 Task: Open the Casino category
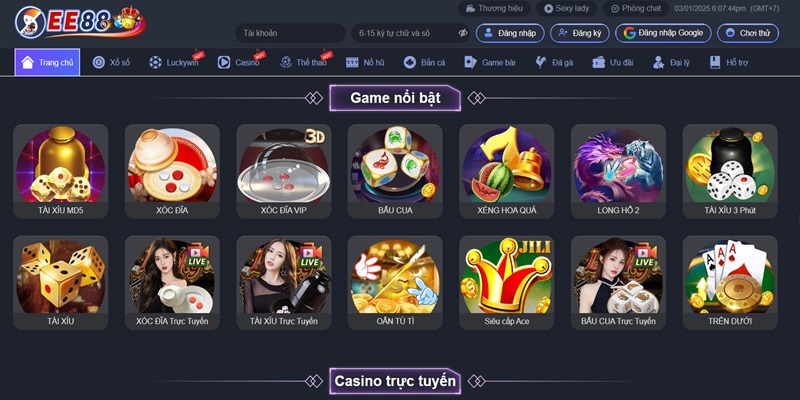point(240,62)
